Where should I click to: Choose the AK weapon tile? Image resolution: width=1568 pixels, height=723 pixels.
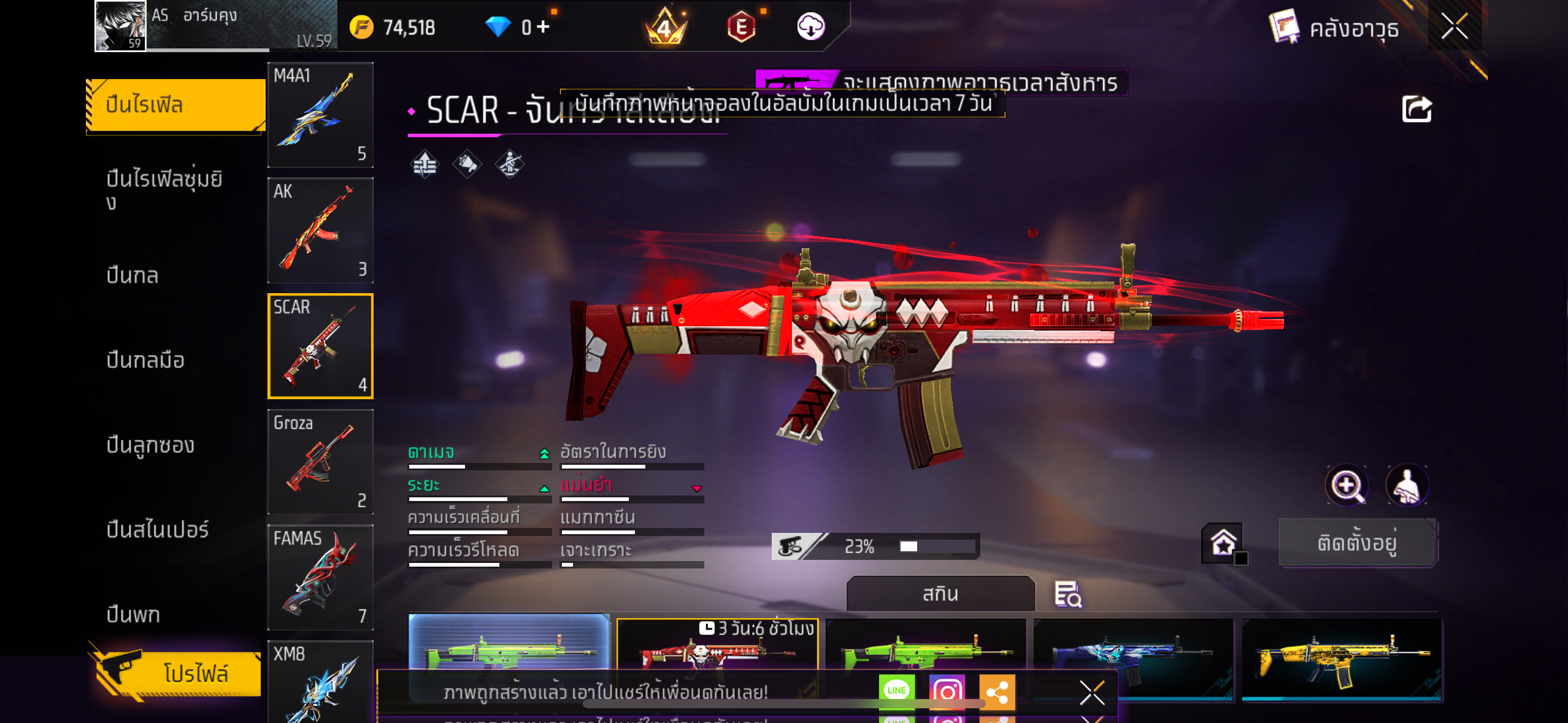[320, 231]
